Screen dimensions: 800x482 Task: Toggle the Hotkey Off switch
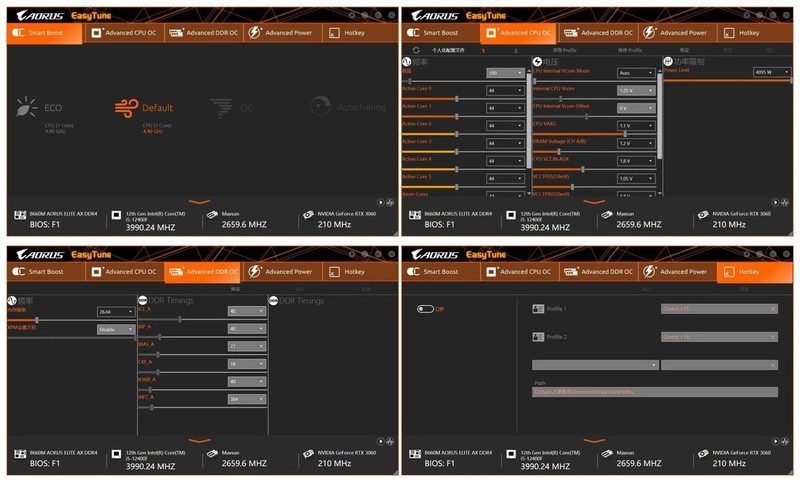pyautogui.click(x=425, y=309)
